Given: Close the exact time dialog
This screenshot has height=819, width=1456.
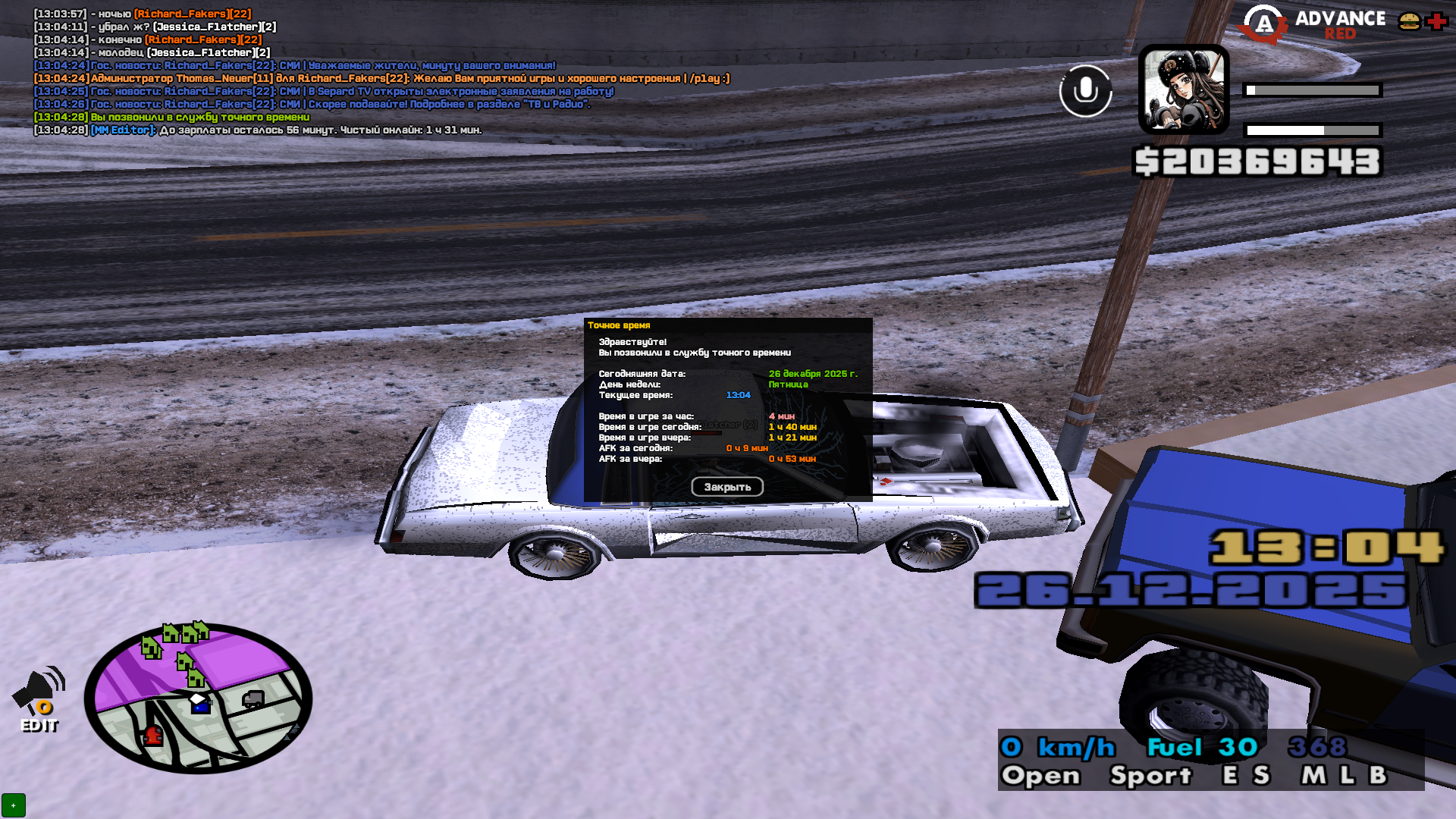Looking at the screenshot, I should [x=726, y=487].
